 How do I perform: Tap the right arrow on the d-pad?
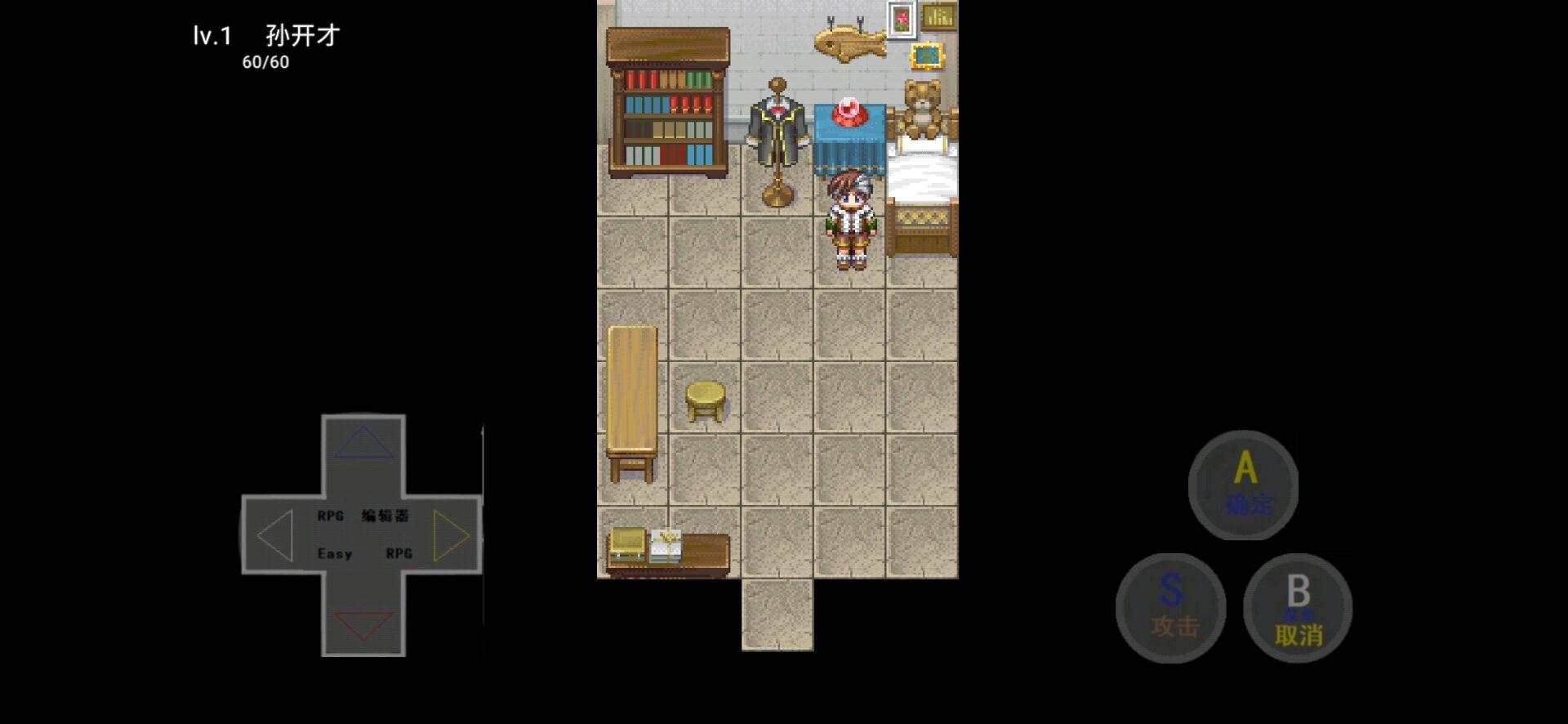tap(451, 535)
